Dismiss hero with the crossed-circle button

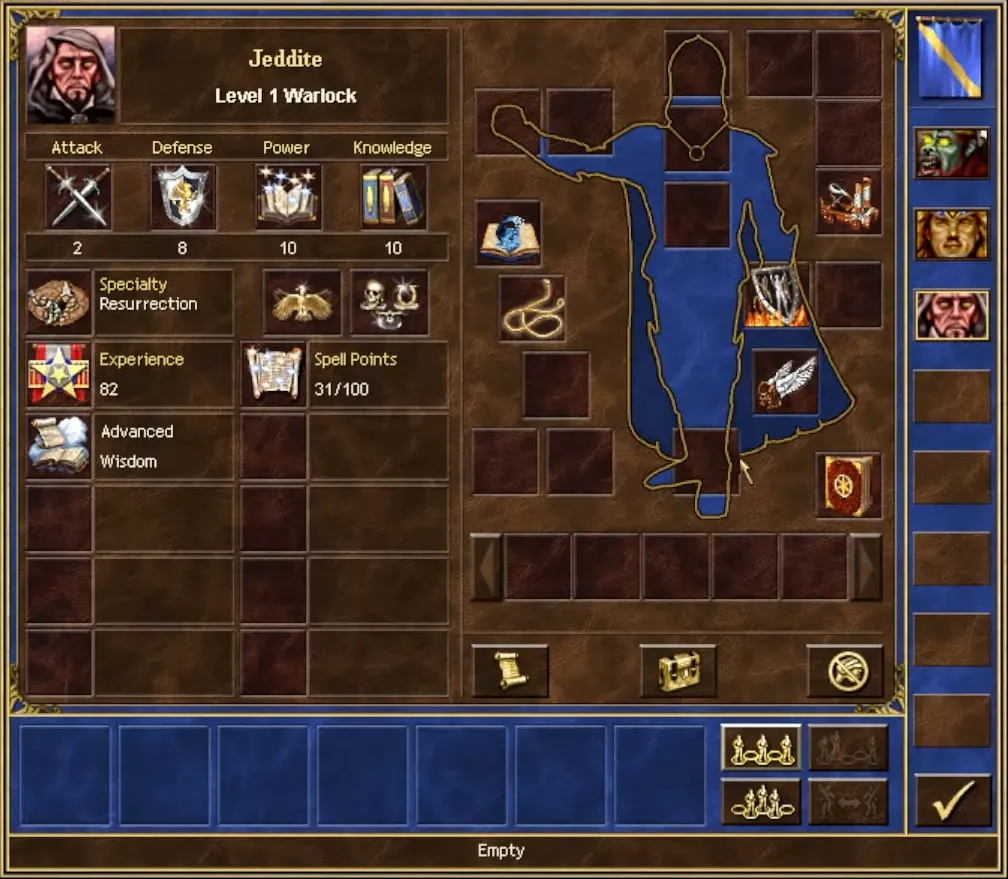click(x=845, y=670)
